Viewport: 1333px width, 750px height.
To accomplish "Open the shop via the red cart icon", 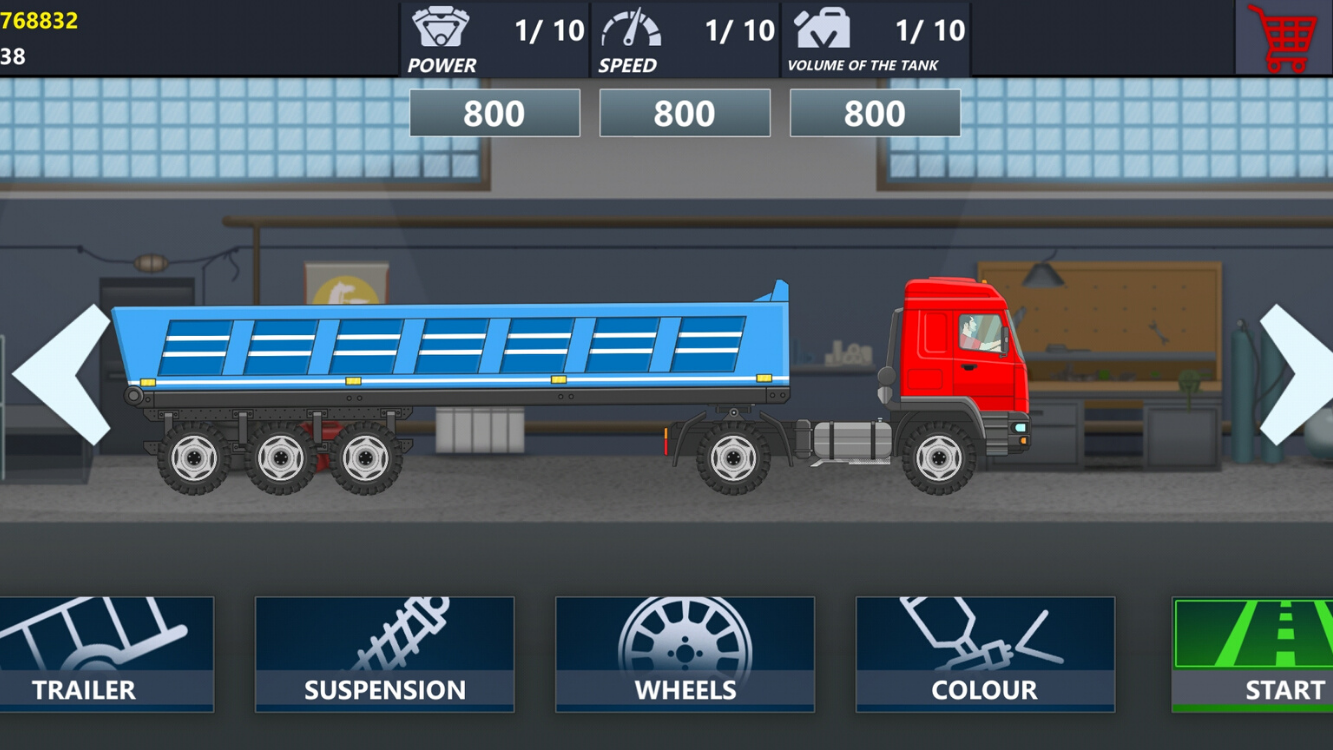I will tap(1283, 38).
